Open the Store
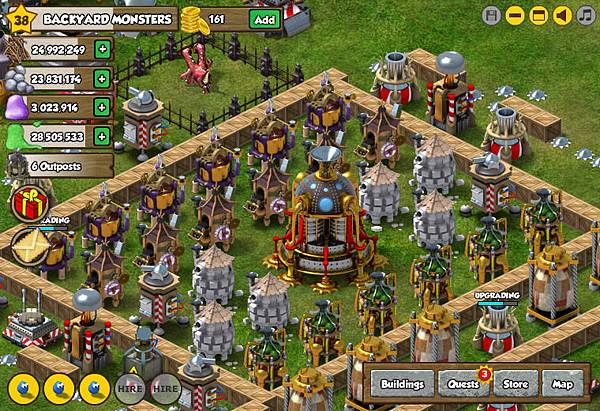The width and height of the screenshot is (600, 411). tap(516, 383)
